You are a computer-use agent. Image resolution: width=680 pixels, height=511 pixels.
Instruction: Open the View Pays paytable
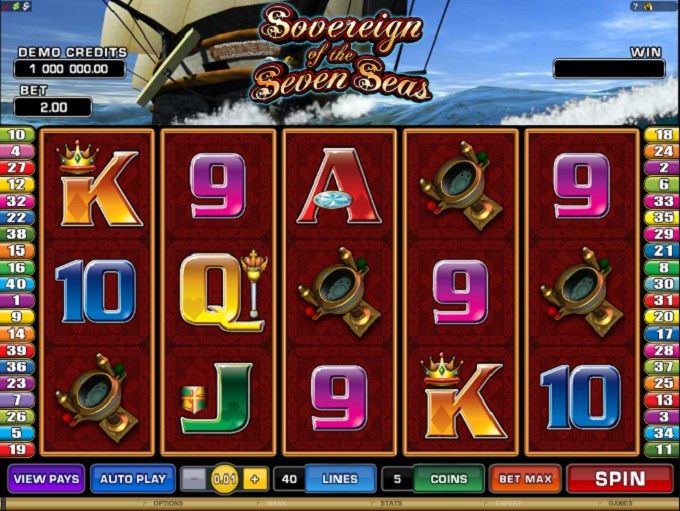[47, 479]
